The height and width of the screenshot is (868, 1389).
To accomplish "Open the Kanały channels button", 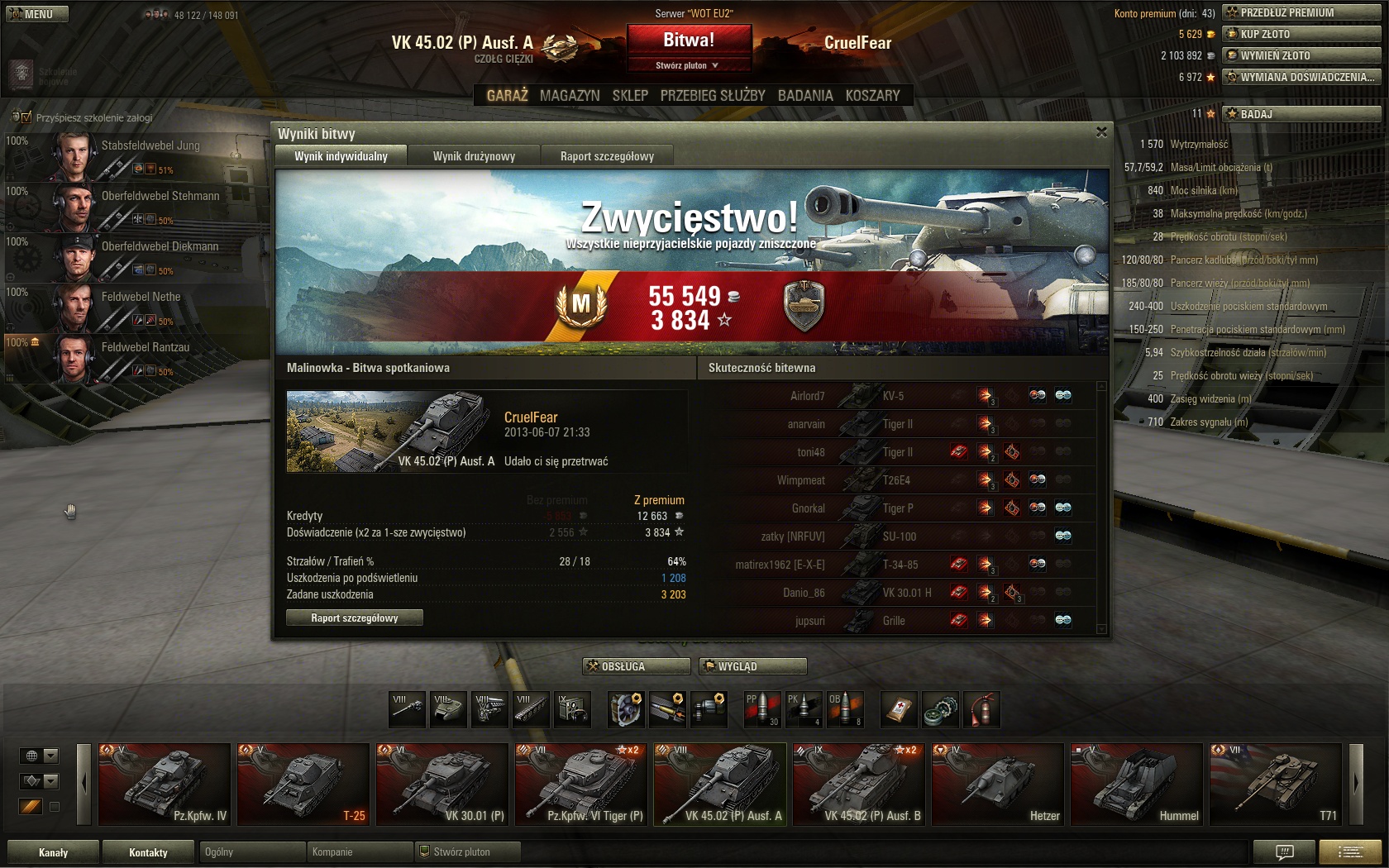I will (53, 852).
